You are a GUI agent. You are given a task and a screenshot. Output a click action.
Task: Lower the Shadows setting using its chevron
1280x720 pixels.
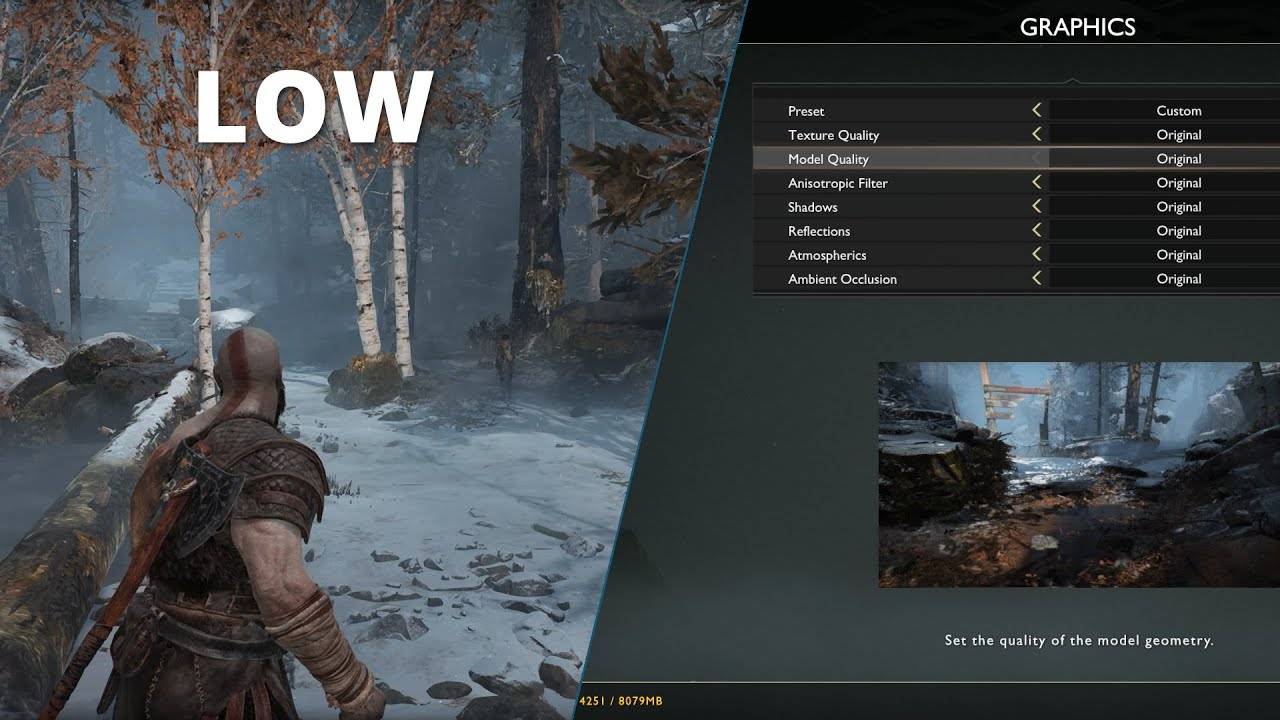[1037, 206]
